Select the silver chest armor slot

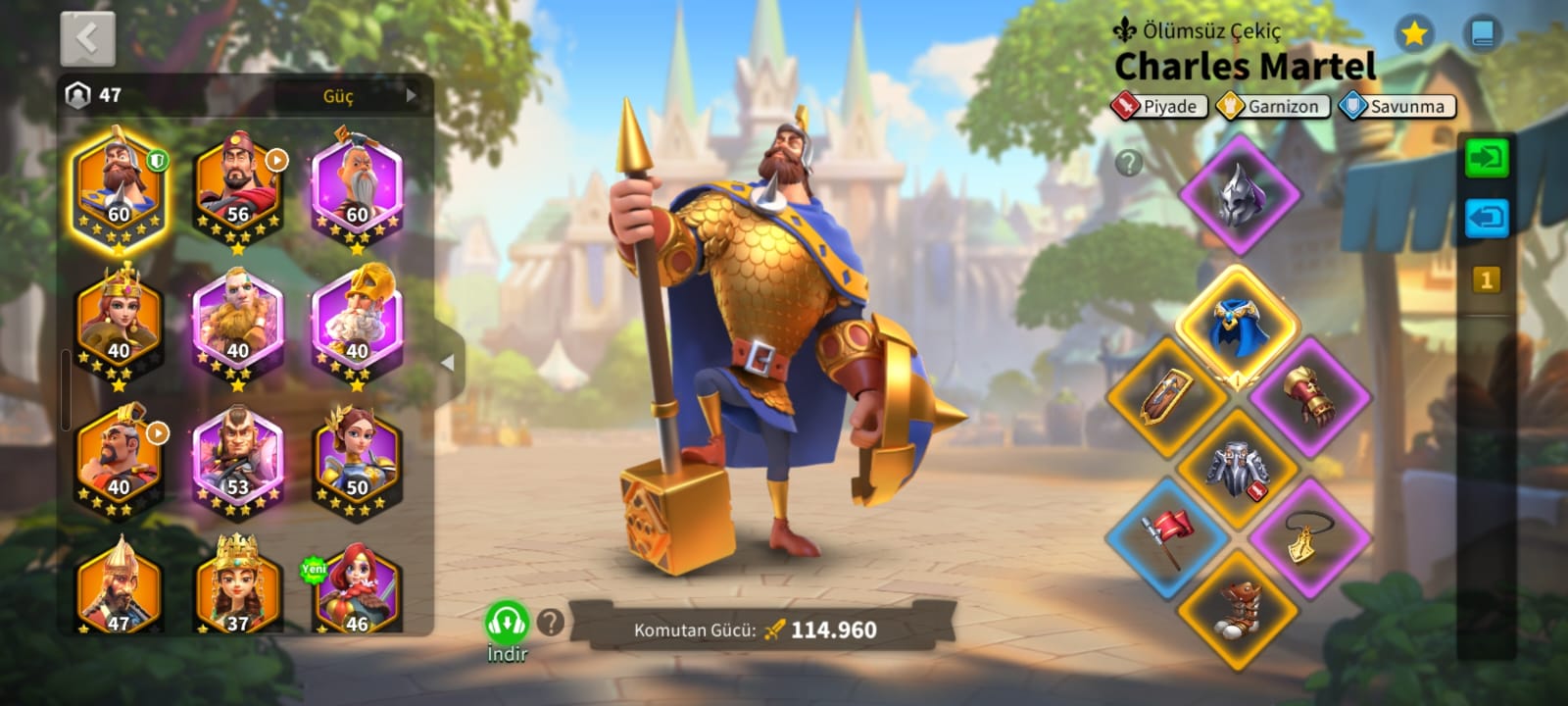[1239, 469]
